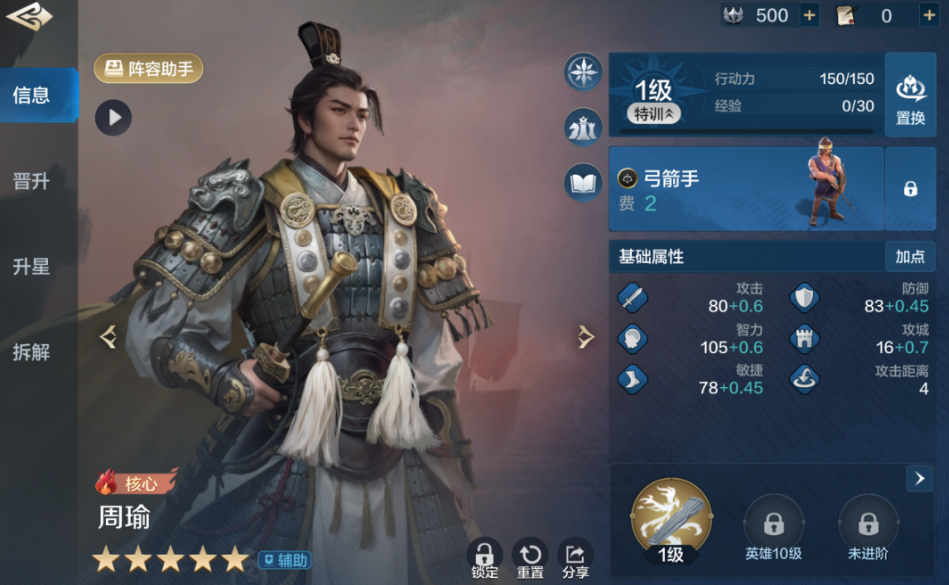This screenshot has width=949, height=585.
Task: Show the next hero with right arrow
Action: pyautogui.click(x=586, y=337)
